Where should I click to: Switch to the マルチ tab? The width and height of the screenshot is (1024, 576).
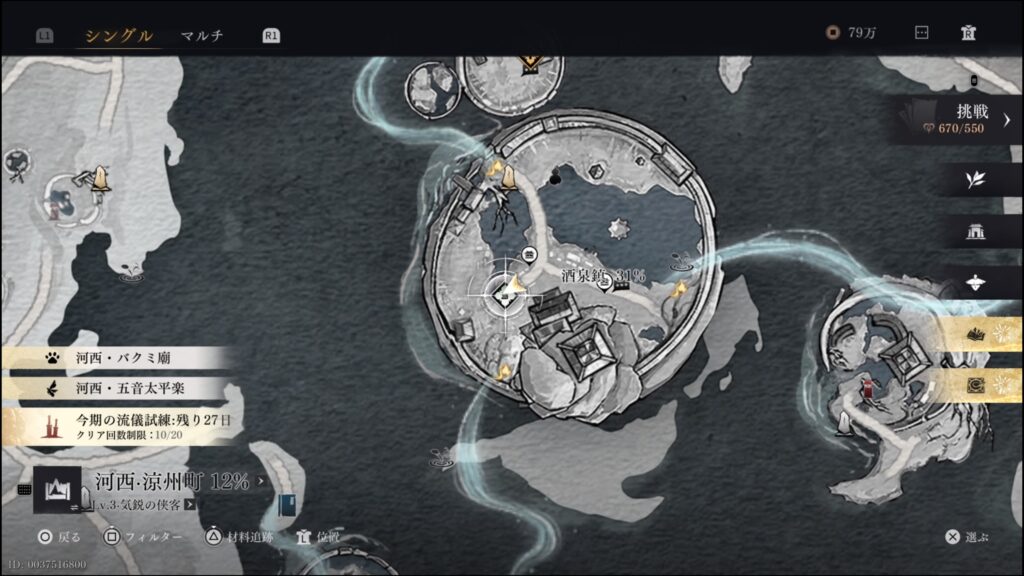[x=202, y=36]
